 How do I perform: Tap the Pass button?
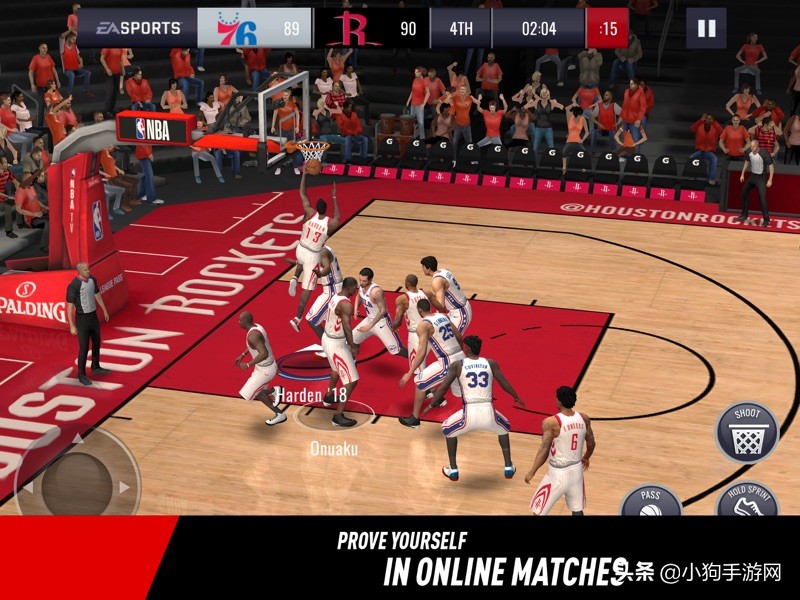pos(652,502)
